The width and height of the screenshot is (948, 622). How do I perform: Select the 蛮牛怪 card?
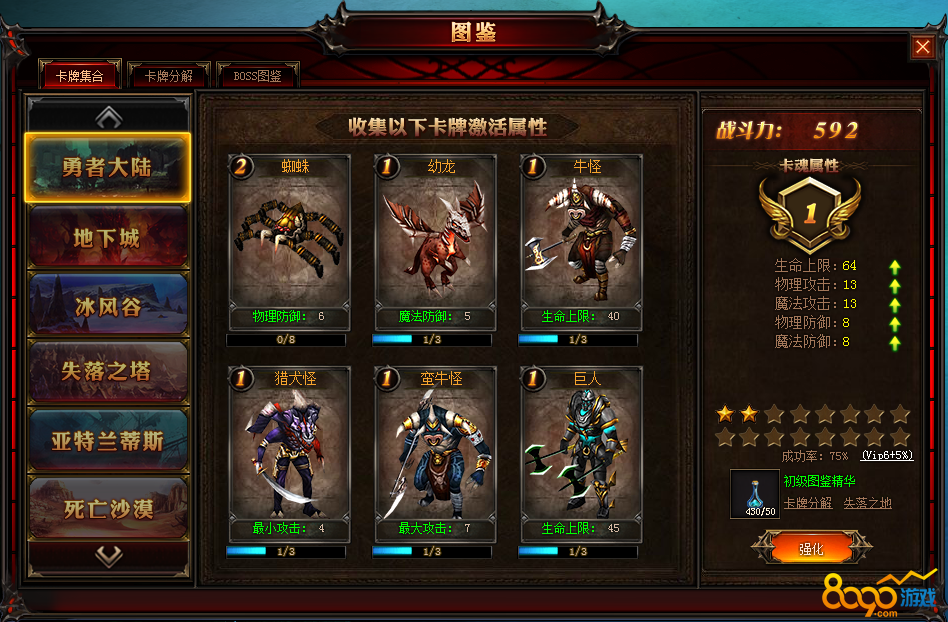pyautogui.click(x=435, y=453)
